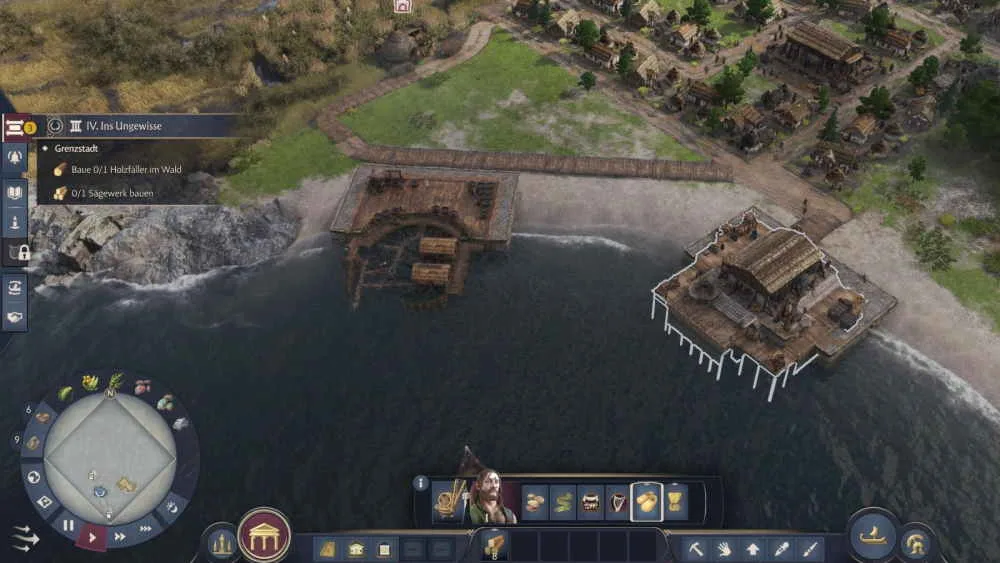Image resolution: width=1000 pixels, height=563 pixels.
Task: Open the open-book codex tab
Action: click(x=15, y=190)
